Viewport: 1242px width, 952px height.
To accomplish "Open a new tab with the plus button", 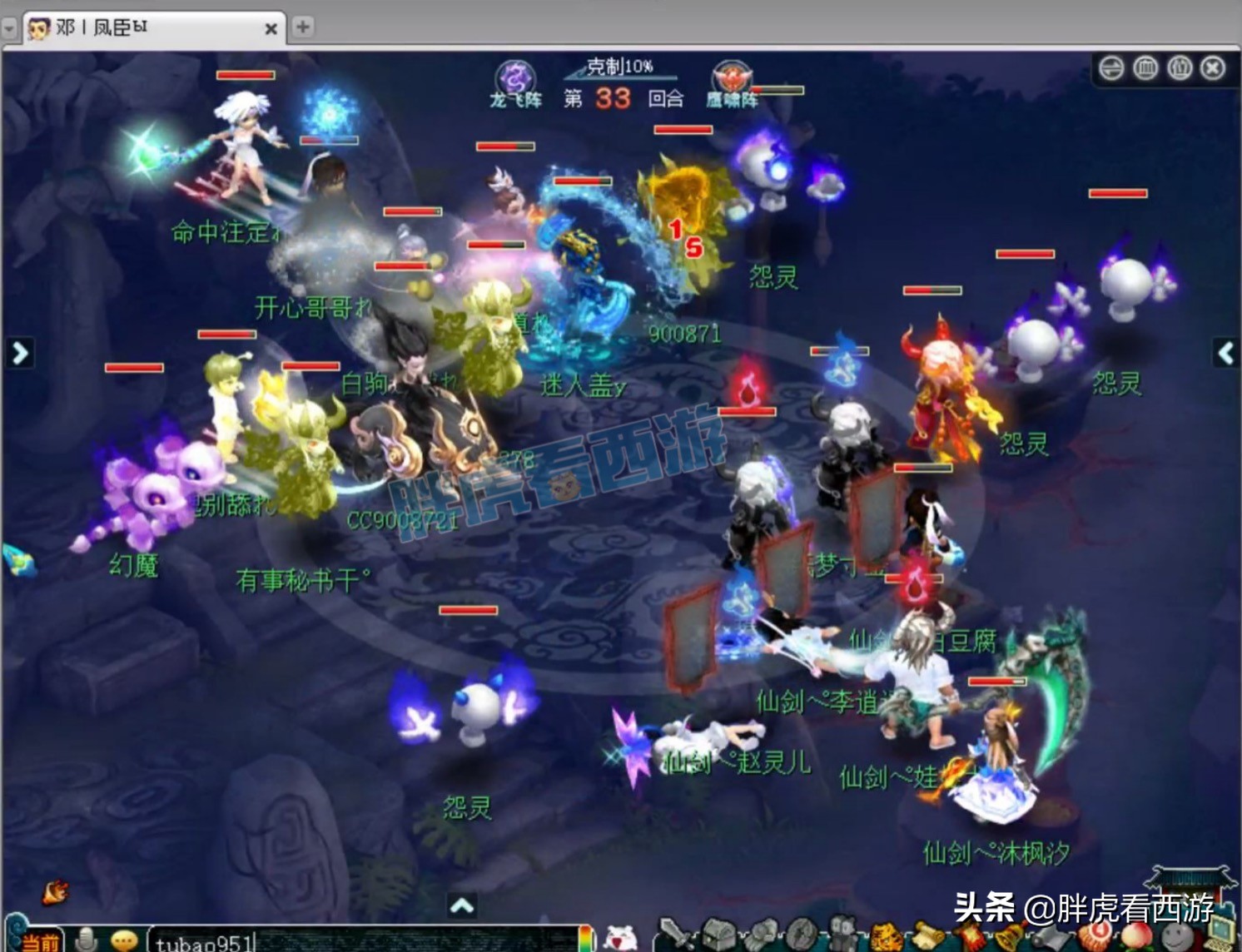I will click(303, 27).
